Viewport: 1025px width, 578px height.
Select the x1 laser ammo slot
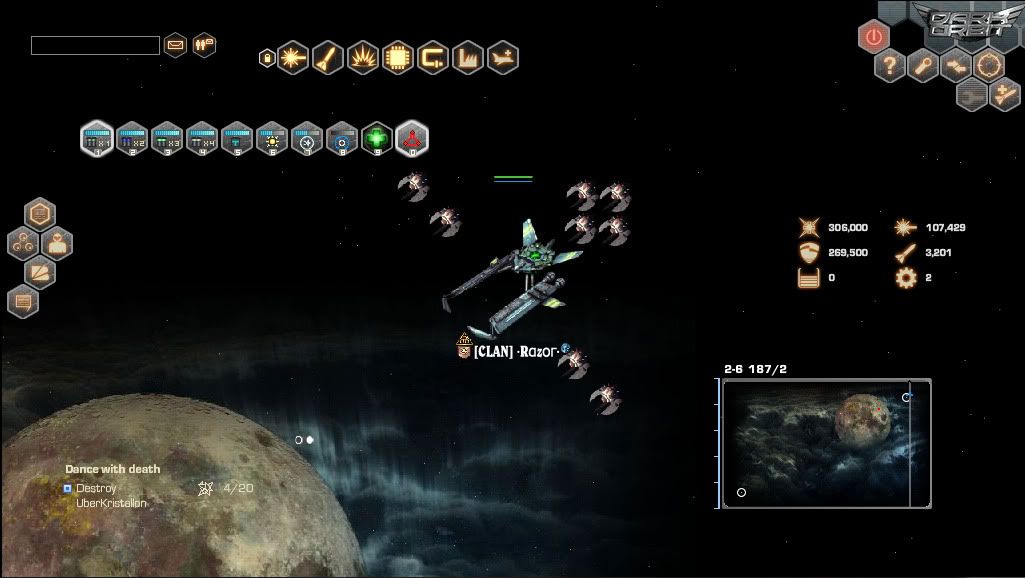click(97, 138)
